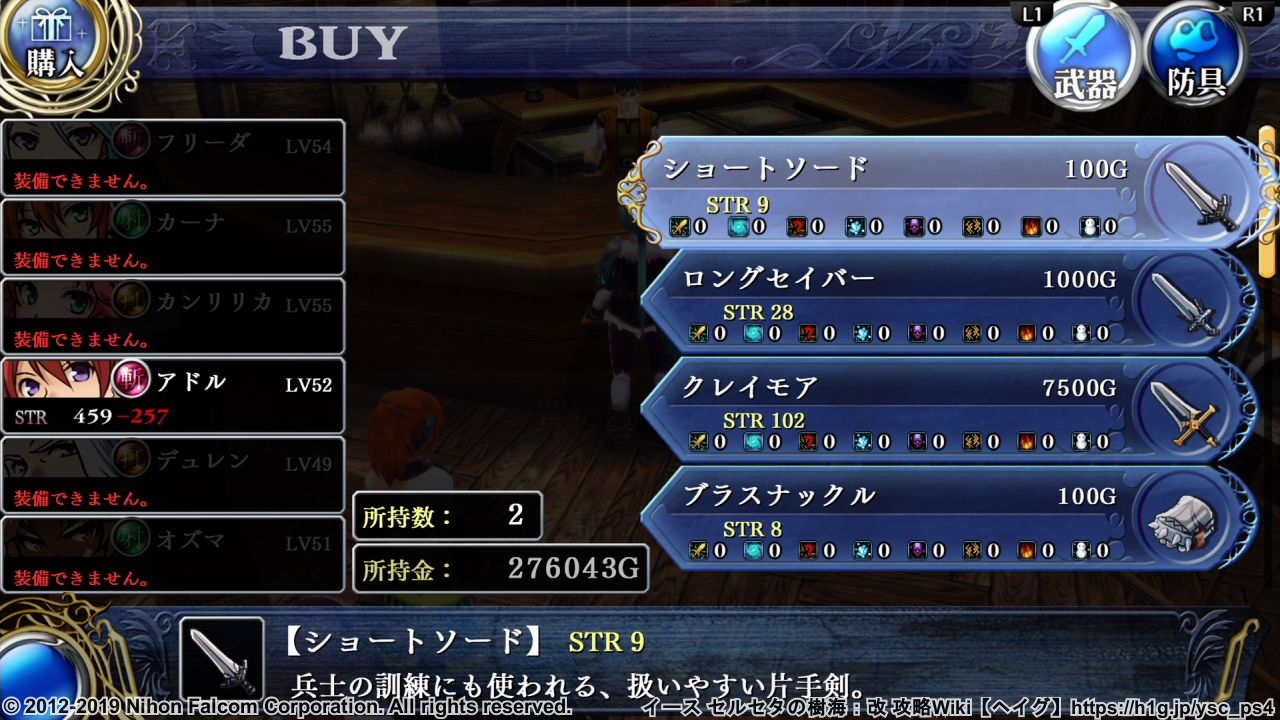Choose the カーナ character row
1280x720 pixels.
(x=173, y=237)
